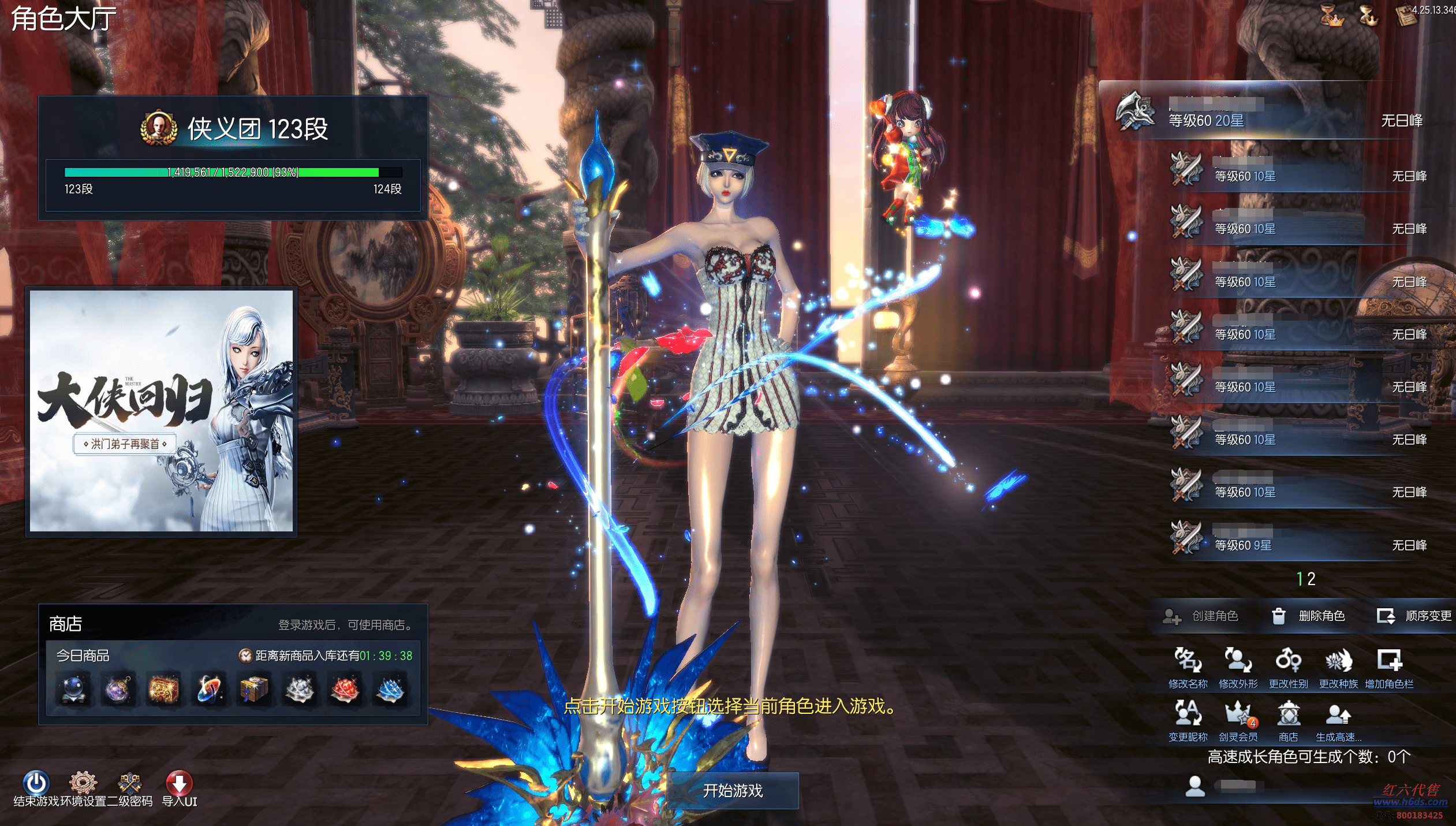Select the 导入UI red arrow icon
The height and width of the screenshot is (826, 1456).
(x=179, y=783)
